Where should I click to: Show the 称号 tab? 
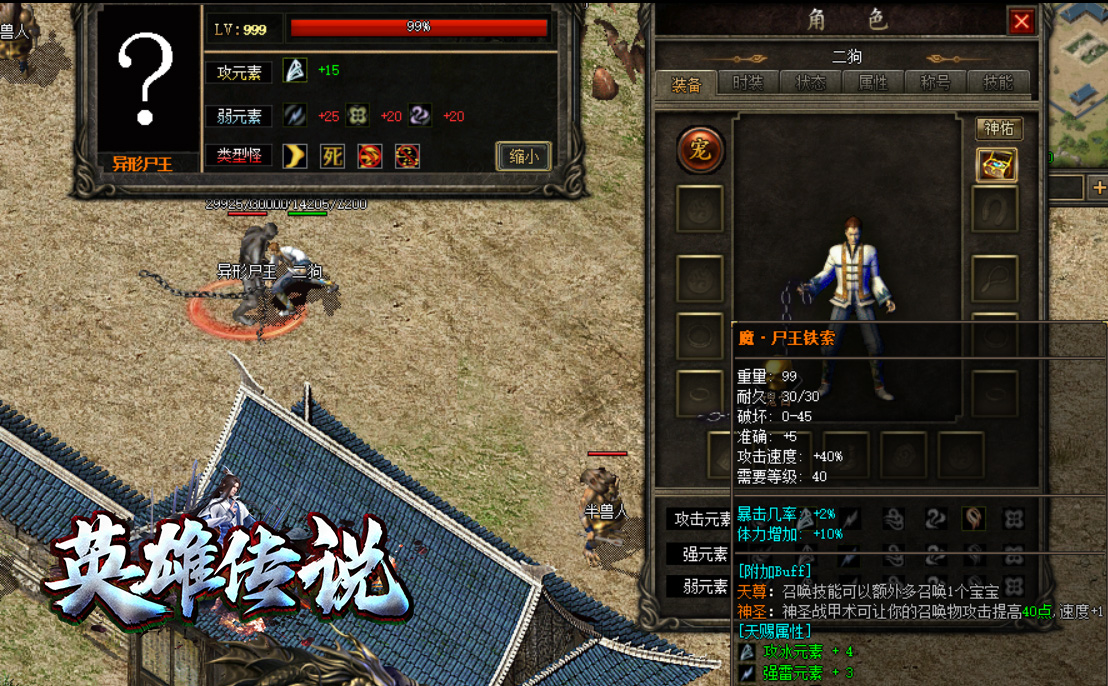click(936, 83)
